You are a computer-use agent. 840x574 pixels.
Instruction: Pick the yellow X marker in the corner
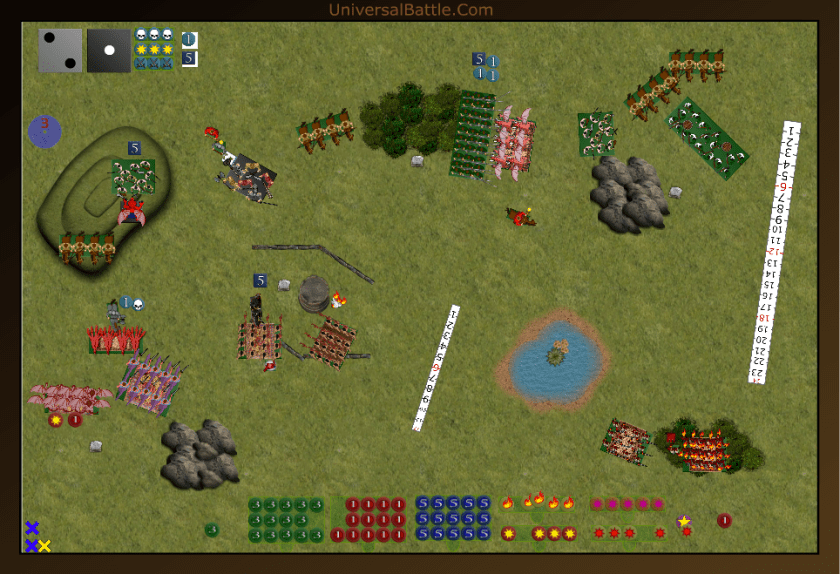tap(45, 546)
